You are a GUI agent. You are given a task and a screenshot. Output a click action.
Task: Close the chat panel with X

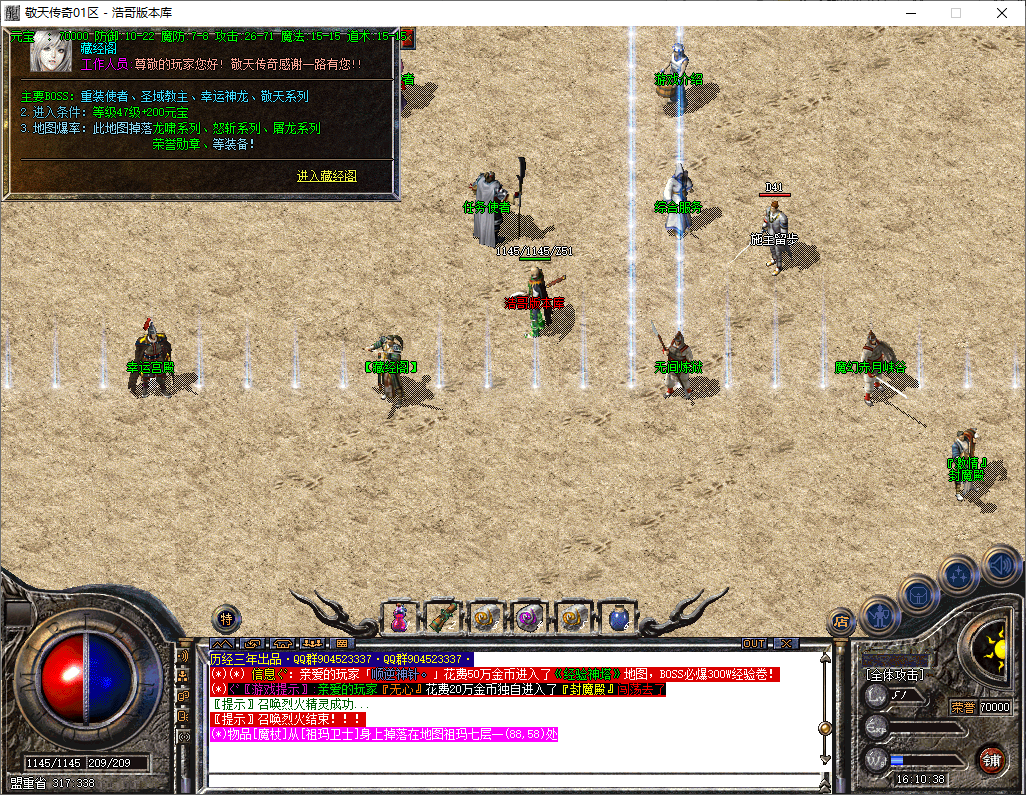click(x=787, y=643)
